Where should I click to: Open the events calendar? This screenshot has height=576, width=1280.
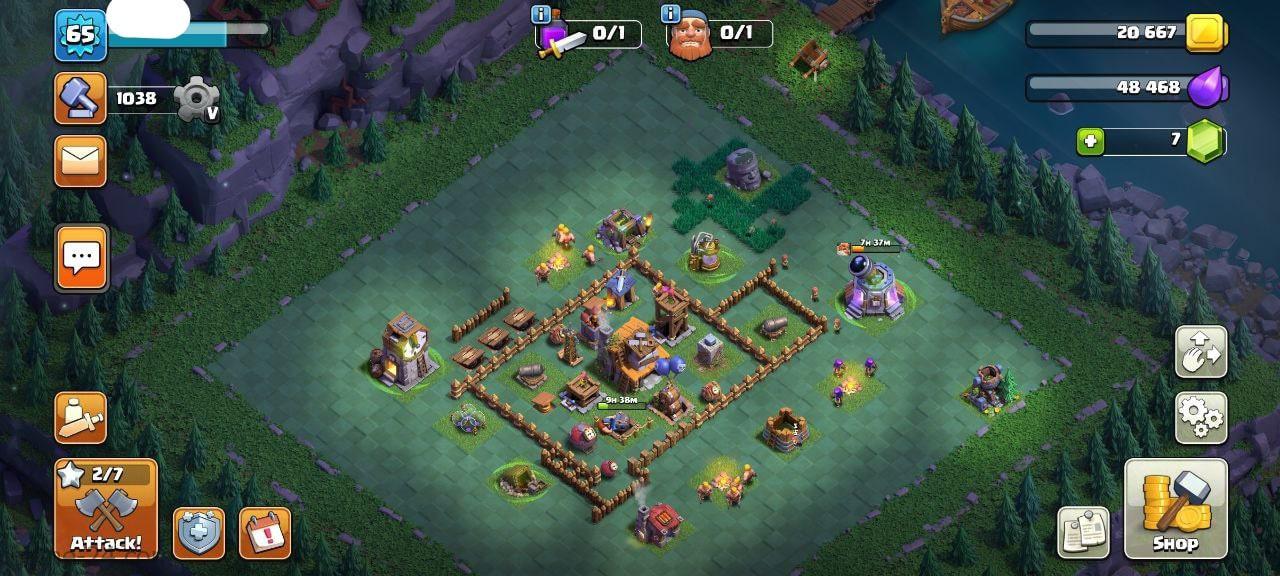tap(265, 533)
